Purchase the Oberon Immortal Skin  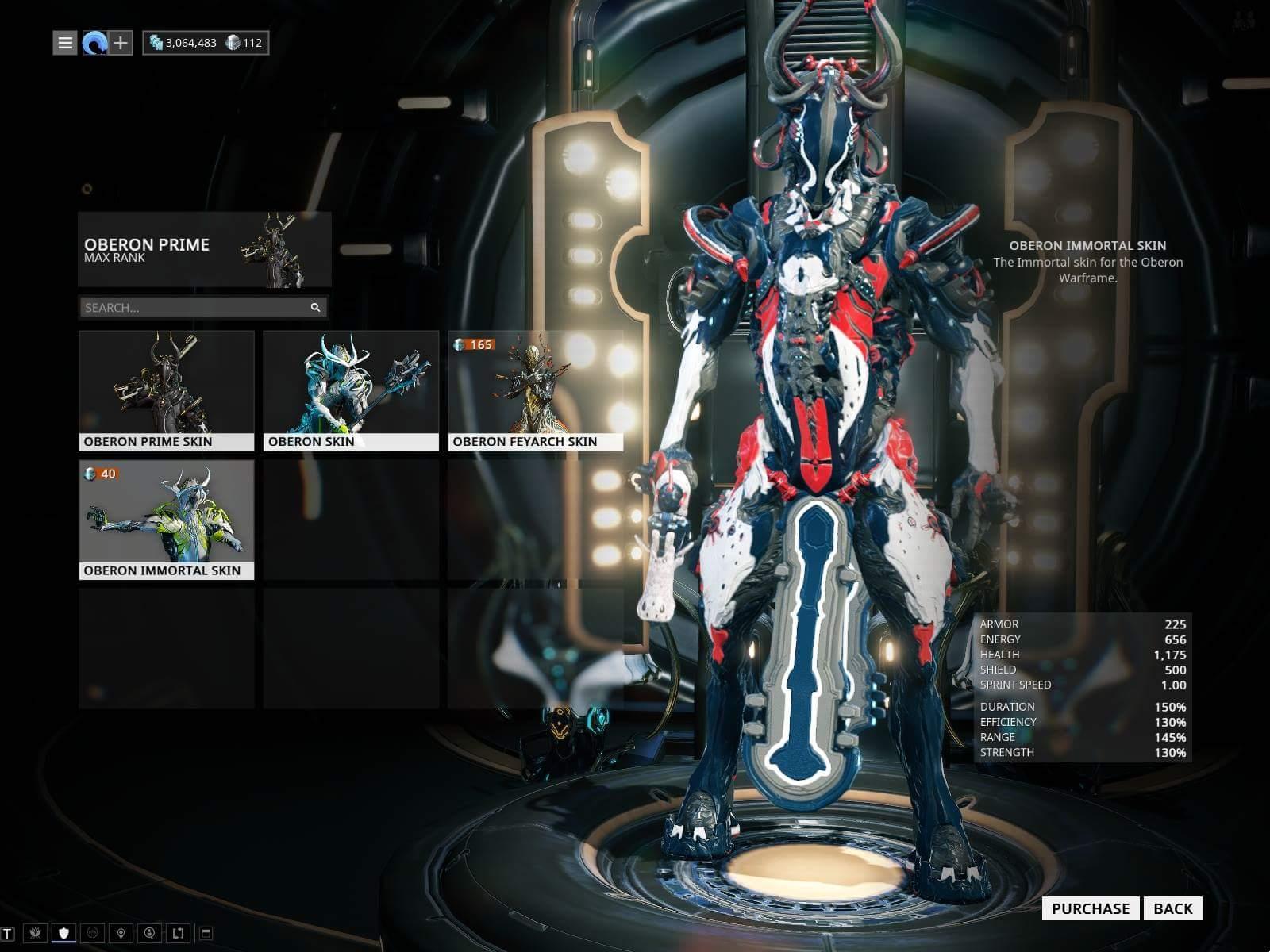coord(1090,908)
